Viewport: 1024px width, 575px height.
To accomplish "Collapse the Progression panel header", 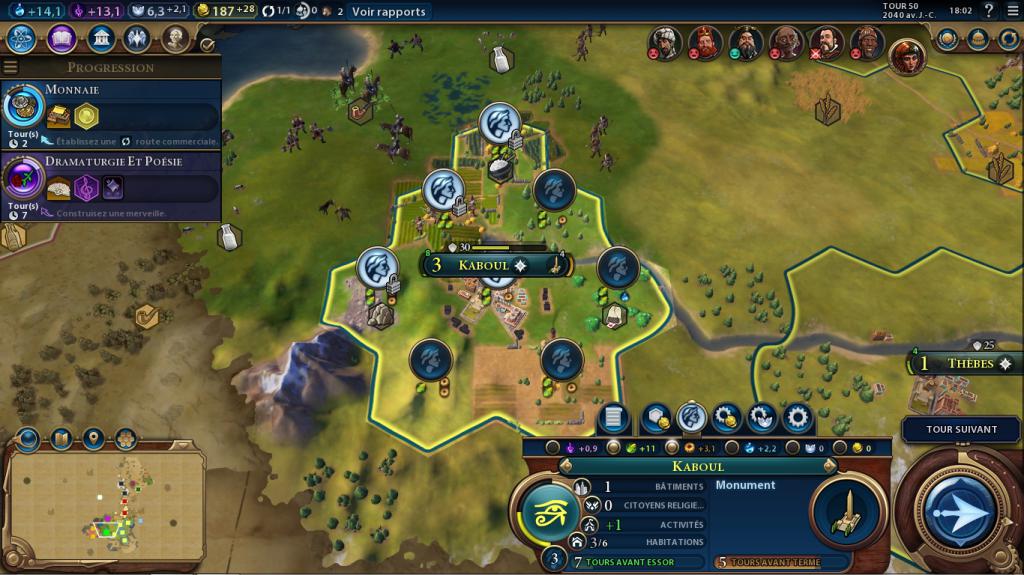I will [110, 67].
